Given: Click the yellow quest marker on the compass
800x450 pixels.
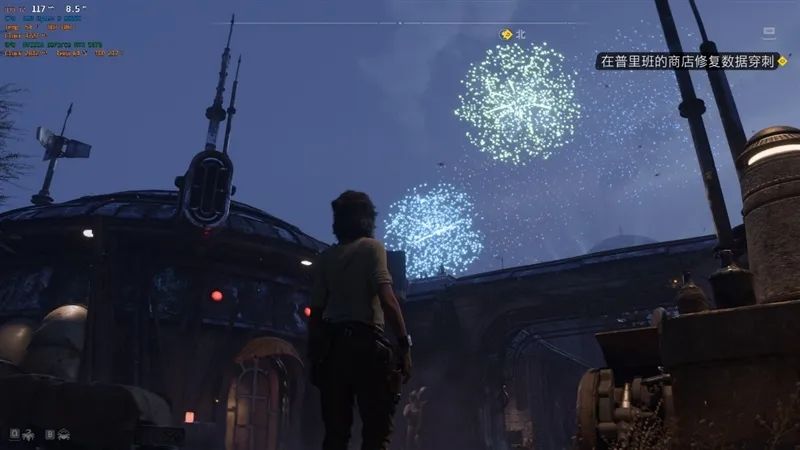Looking at the screenshot, I should pos(506,34).
